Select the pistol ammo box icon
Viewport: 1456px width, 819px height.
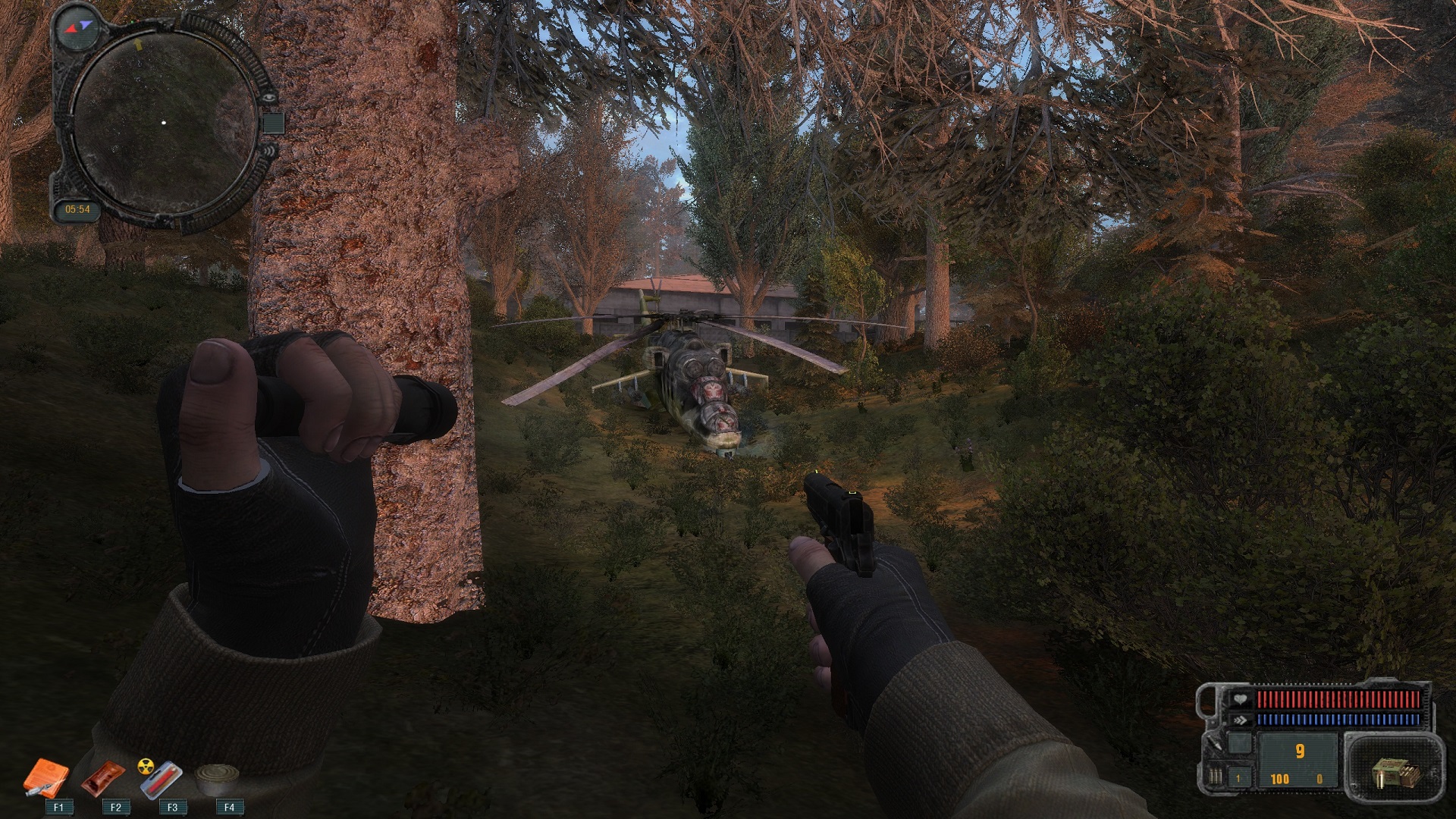pos(1394,773)
